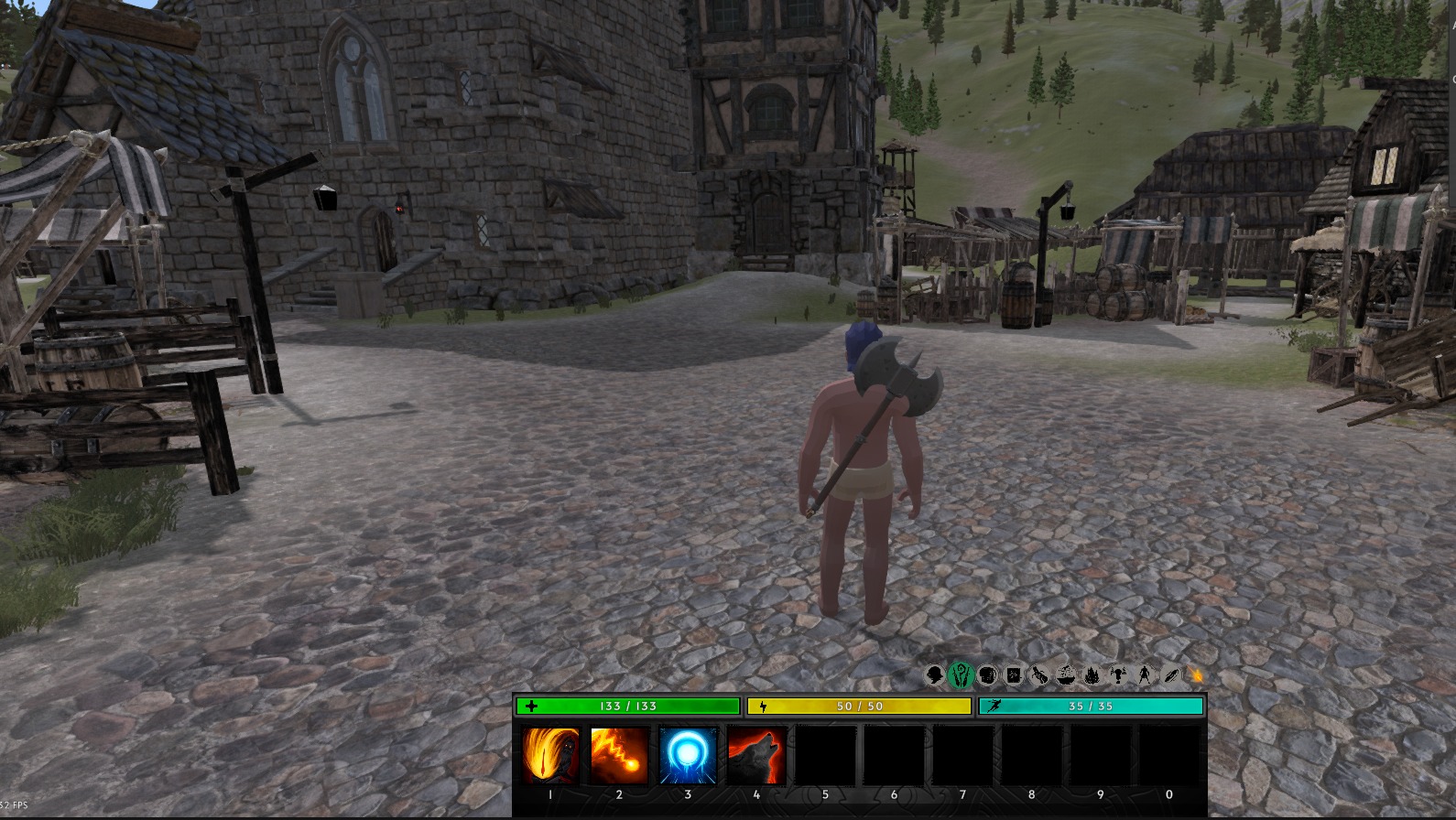Screen dimensions: 1456x820
Task: Activate the flame-cloaked figure ability
Action: click(550, 756)
